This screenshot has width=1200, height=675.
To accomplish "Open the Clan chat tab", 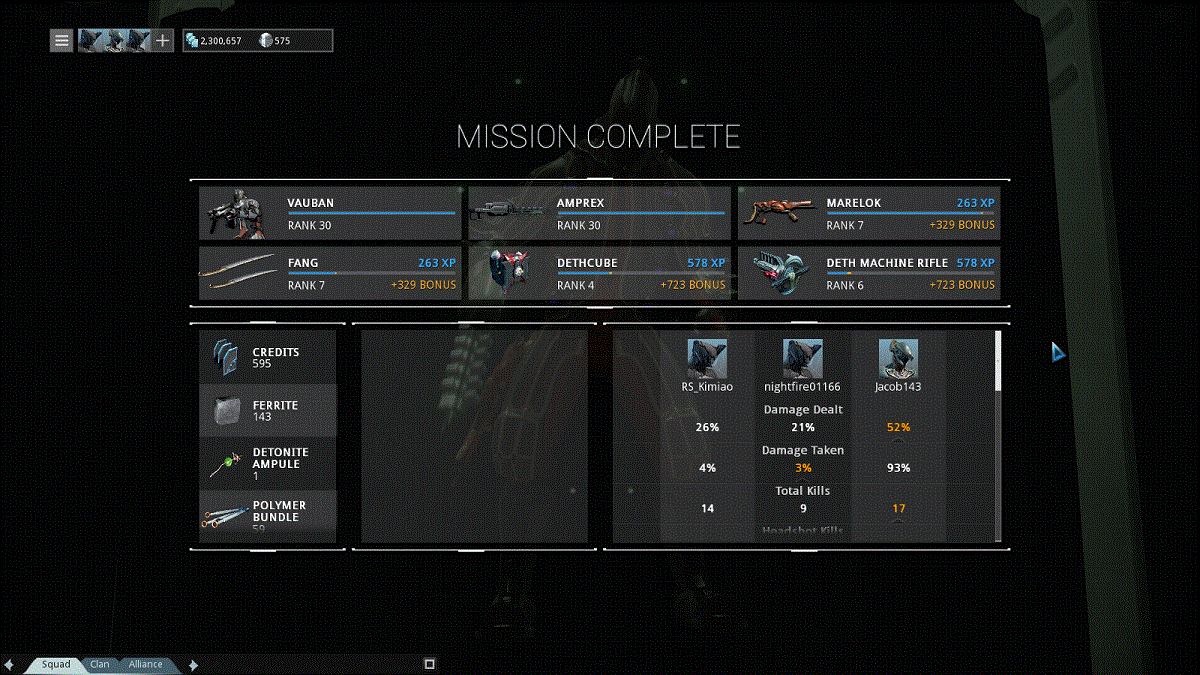I will pos(100,664).
